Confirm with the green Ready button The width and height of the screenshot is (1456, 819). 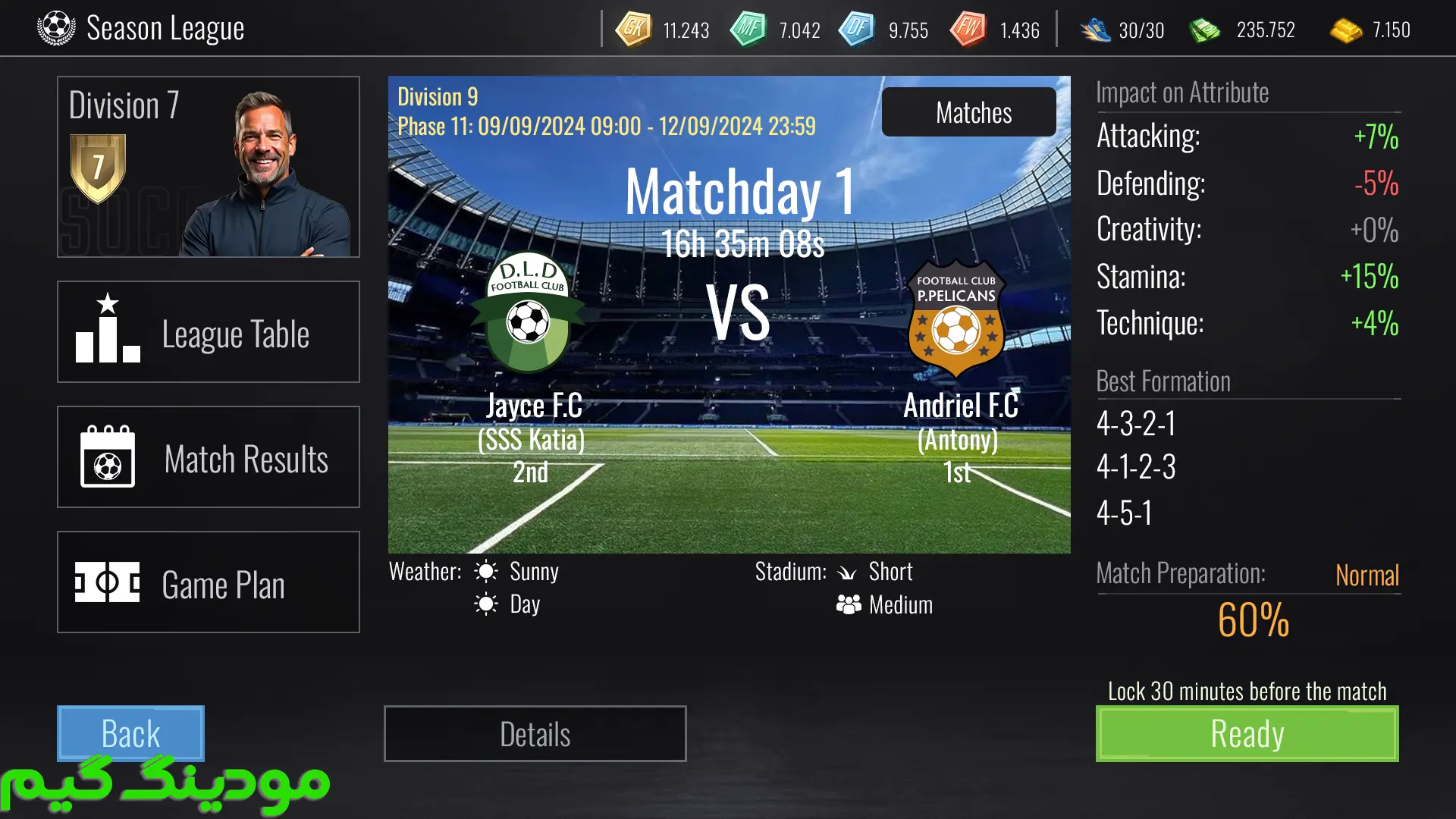pos(1247,734)
